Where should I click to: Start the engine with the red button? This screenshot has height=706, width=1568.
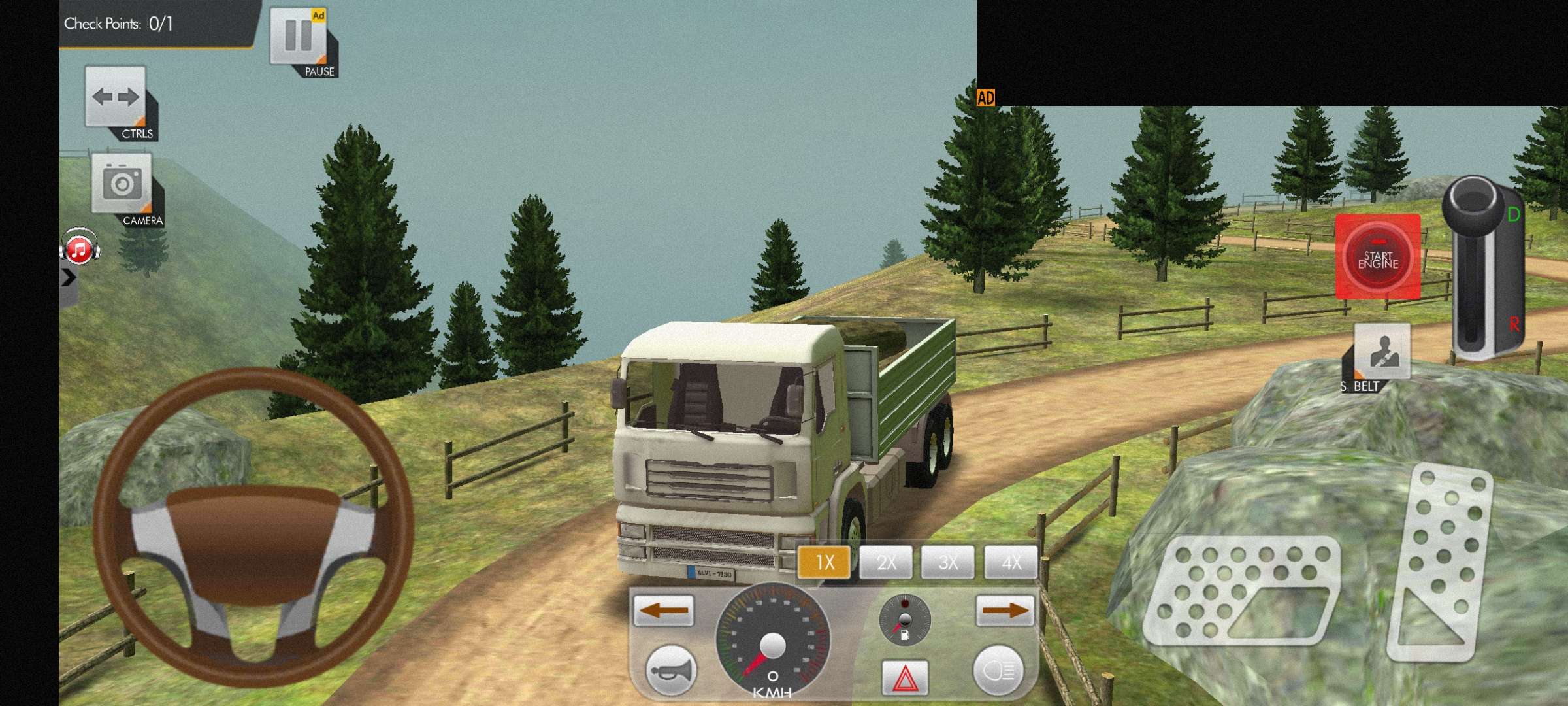[1377, 257]
